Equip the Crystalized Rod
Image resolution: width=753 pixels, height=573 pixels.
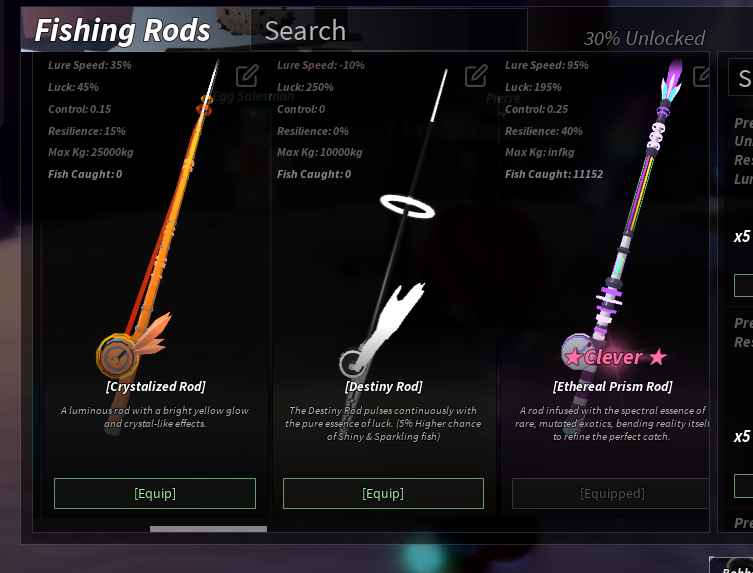pos(155,493)
